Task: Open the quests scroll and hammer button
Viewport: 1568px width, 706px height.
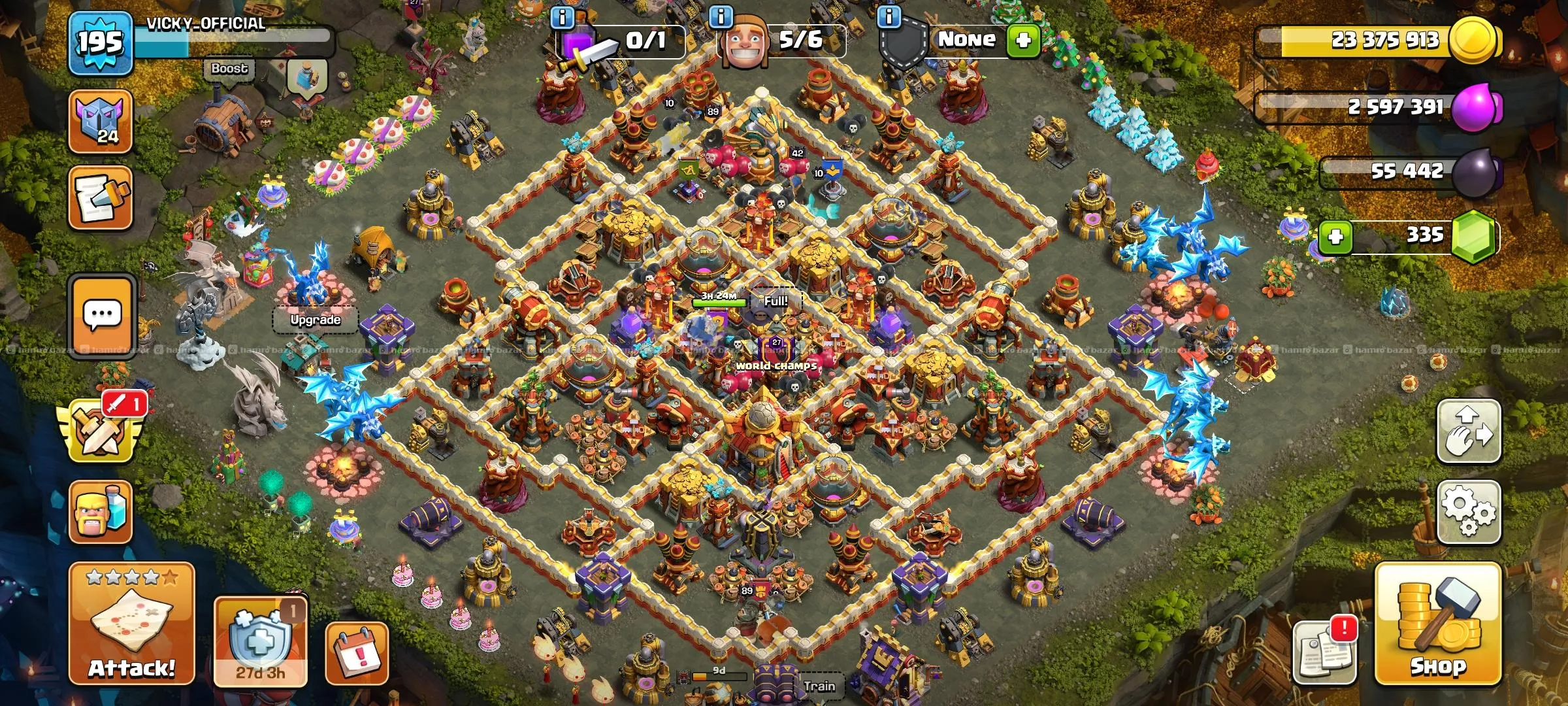Action: [101, 197]
